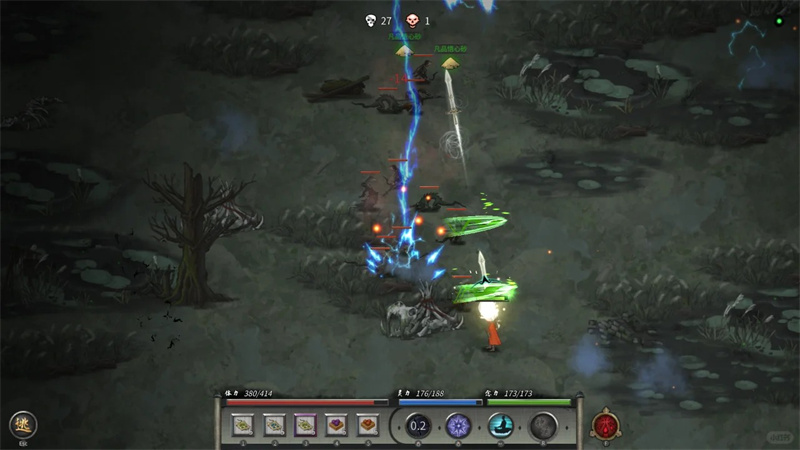Activate the purple star burst skill
The image size is (800, 450).
tap(459, 426)
